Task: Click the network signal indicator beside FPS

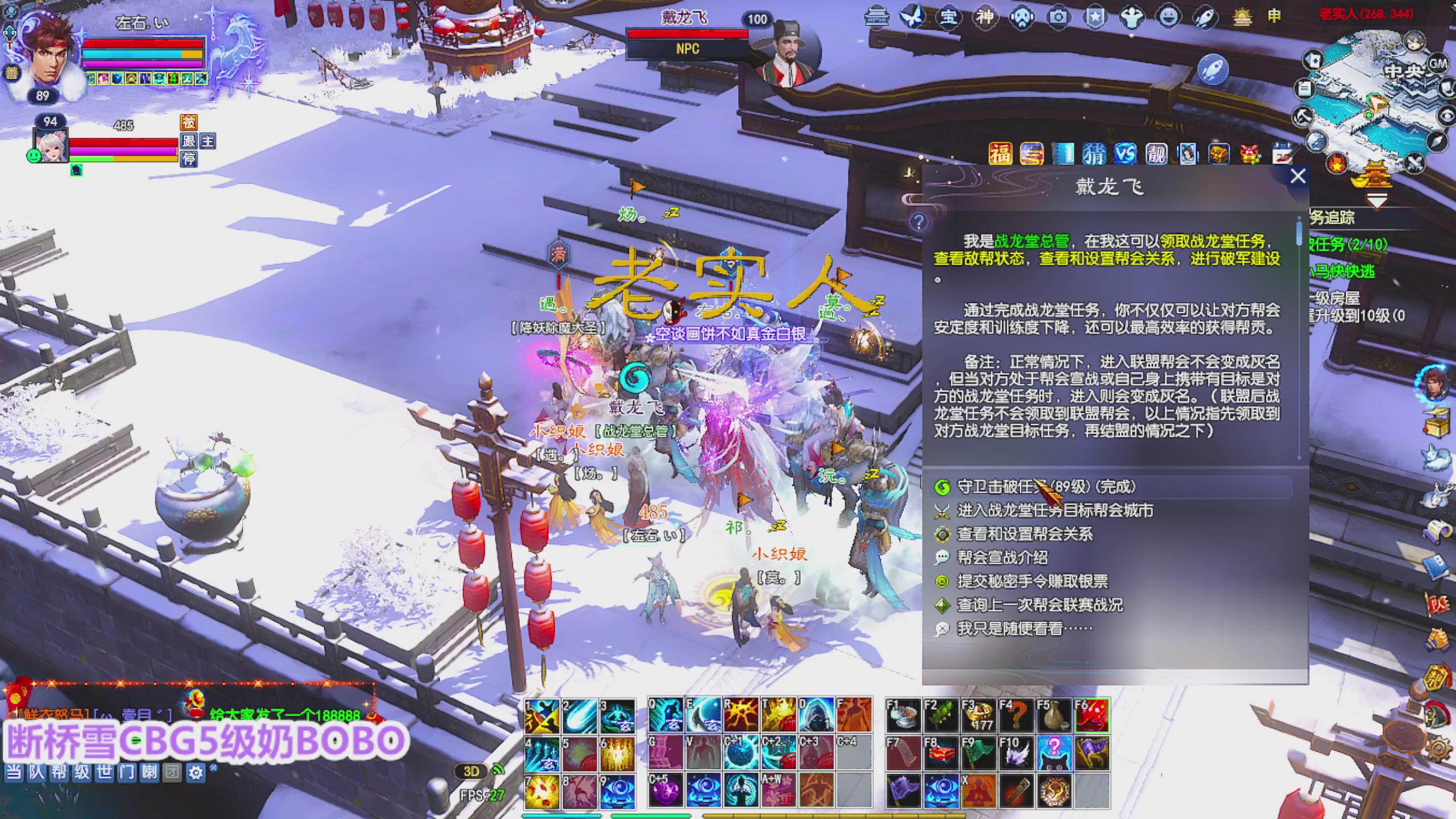Action: tap(498, 770)
